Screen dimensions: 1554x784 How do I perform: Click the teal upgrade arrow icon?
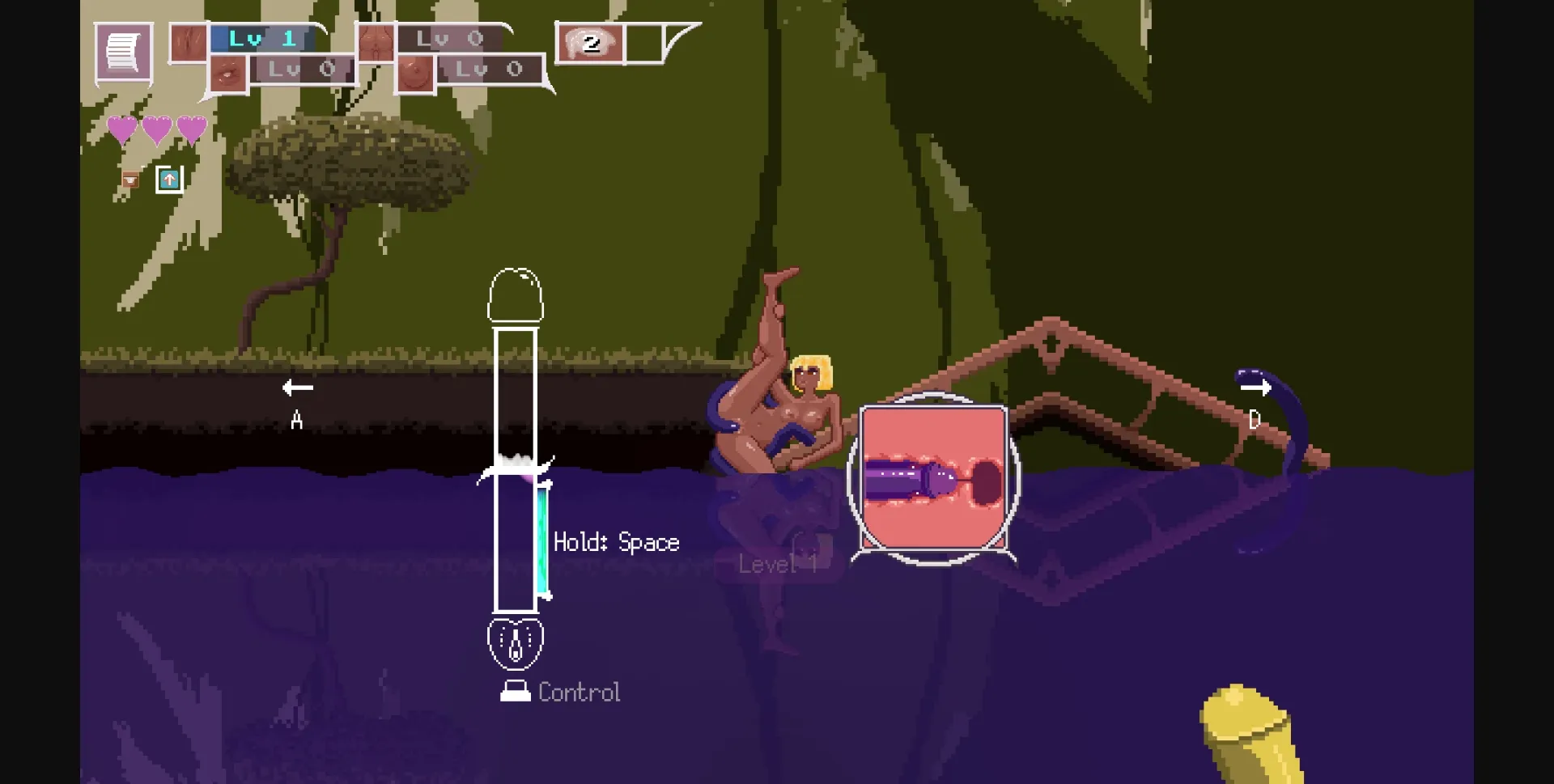(x=169, y=179)
